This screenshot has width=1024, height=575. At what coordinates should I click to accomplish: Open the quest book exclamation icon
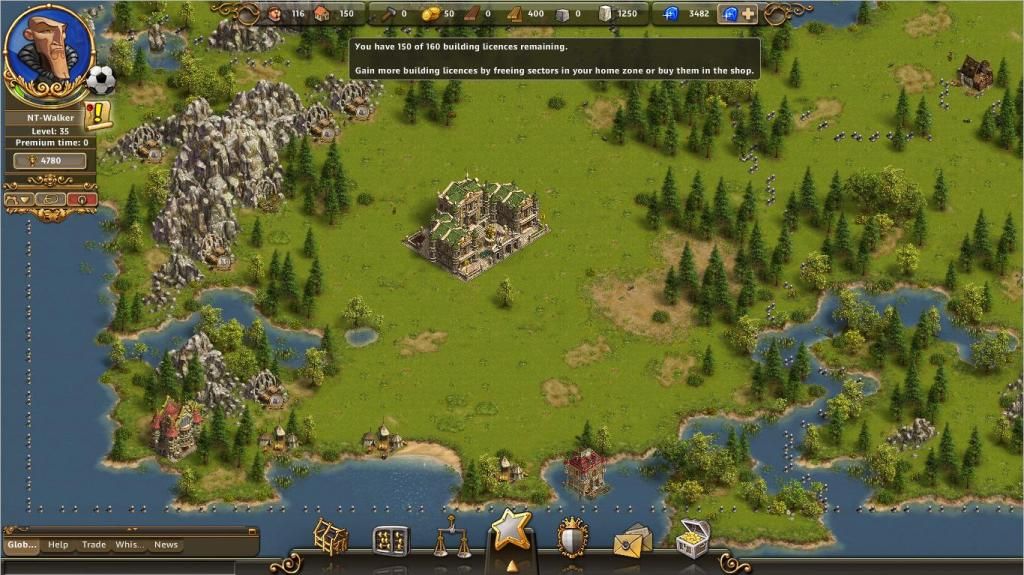click(x=100, y=115)
